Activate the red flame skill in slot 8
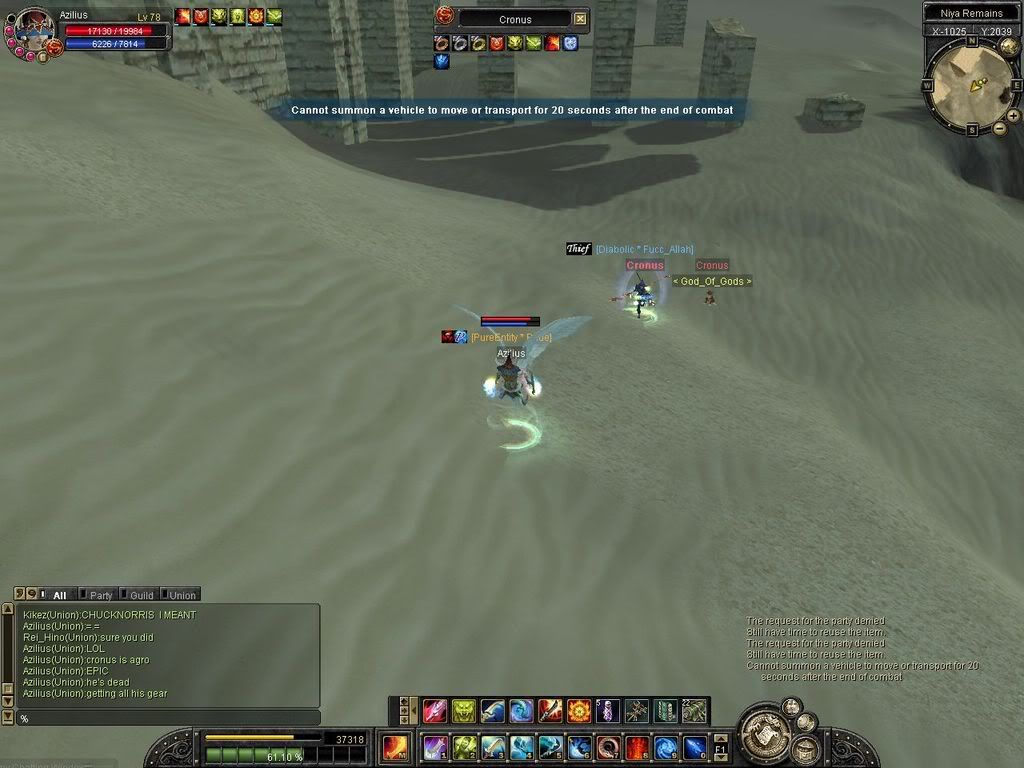This screenshot has width=1024, height=768. [x=637, y=748]
